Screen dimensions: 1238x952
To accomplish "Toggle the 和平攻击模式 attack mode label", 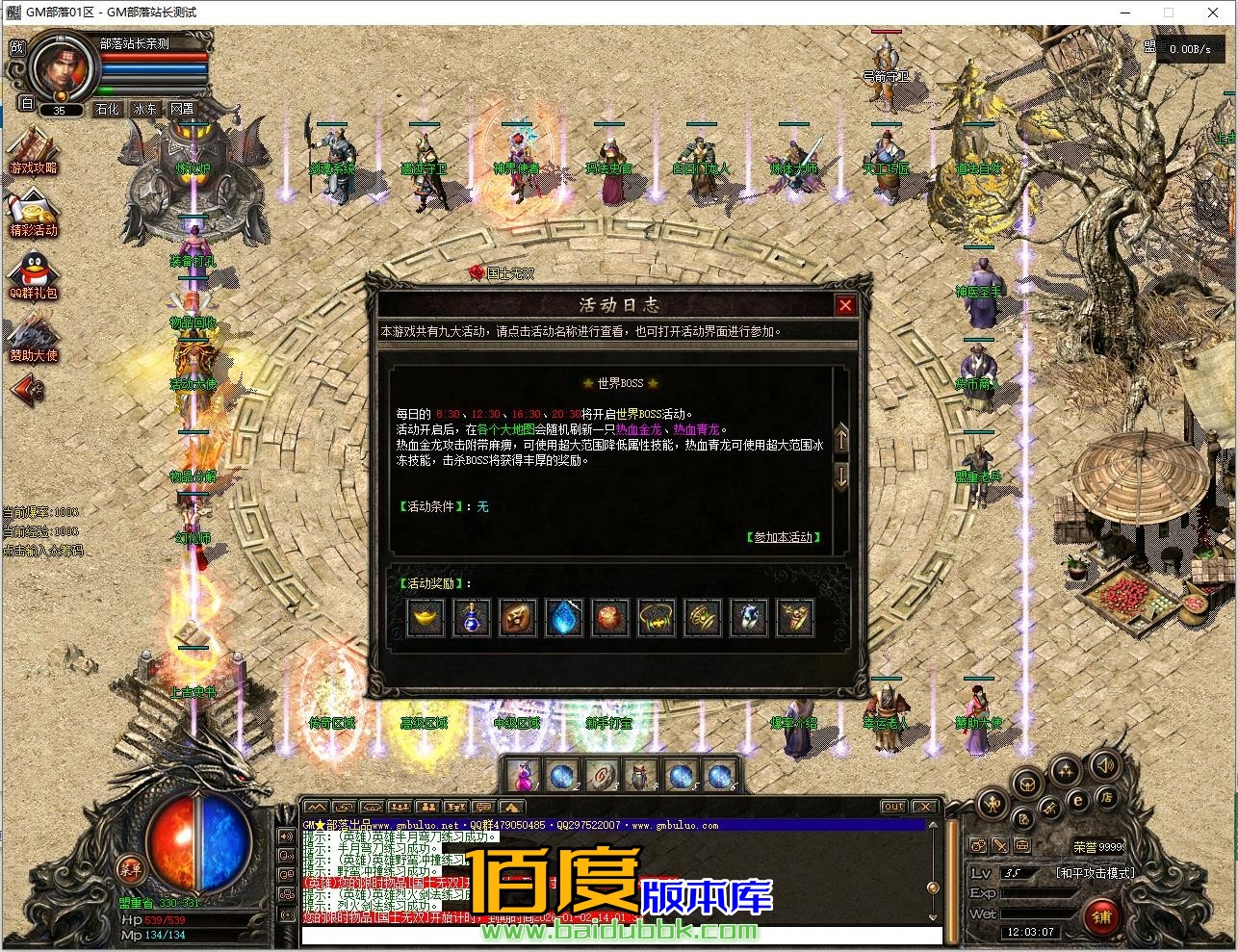I will pyautogui.click(x=1095, y=873).
